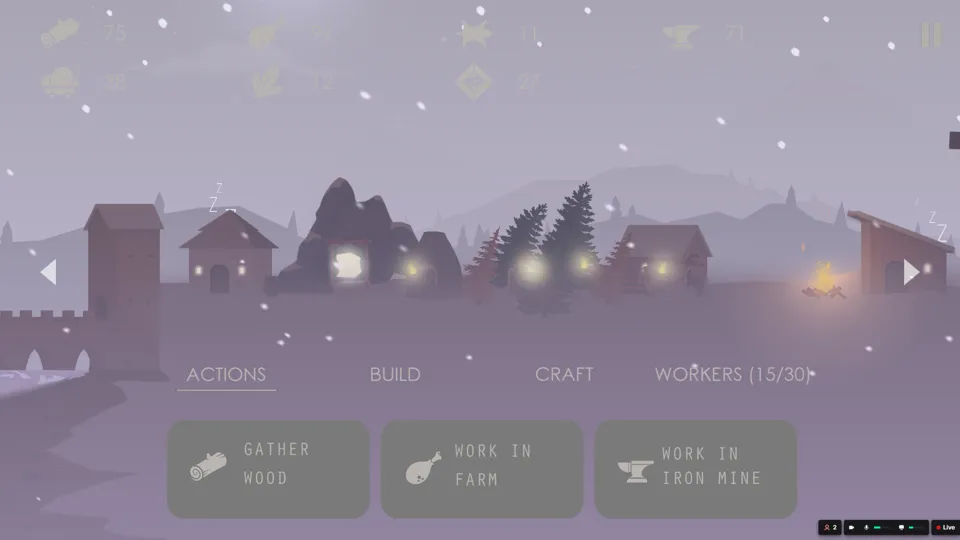960x540 pixels.
Task: Click the right arrow to view east
Action: click(911, 272)
